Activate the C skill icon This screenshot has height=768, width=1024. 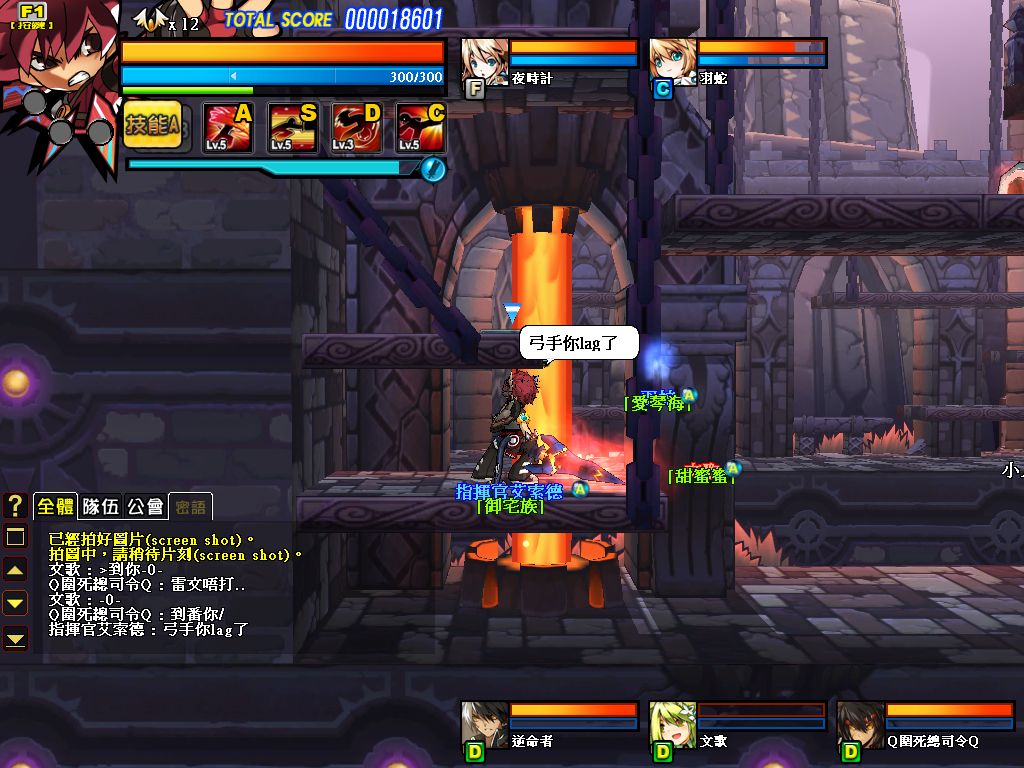click(x=420, y=128)
